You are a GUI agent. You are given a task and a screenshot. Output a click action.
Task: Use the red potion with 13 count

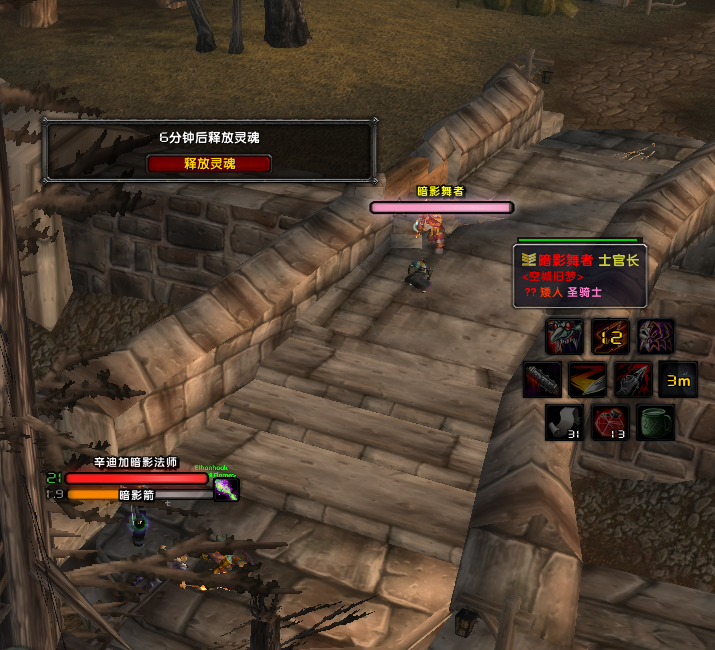point(610,423)
